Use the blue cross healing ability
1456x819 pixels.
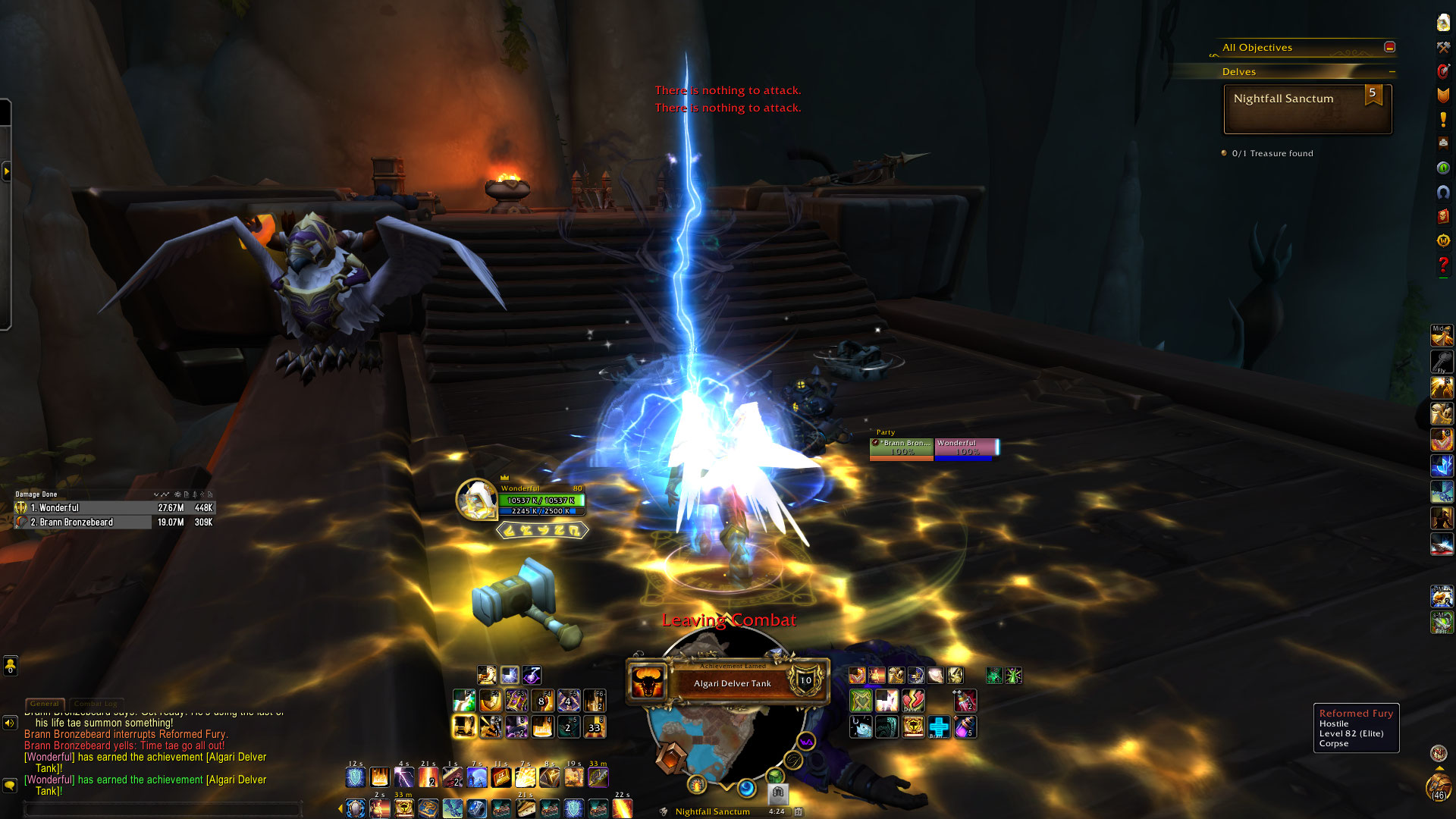coord(939,727)
